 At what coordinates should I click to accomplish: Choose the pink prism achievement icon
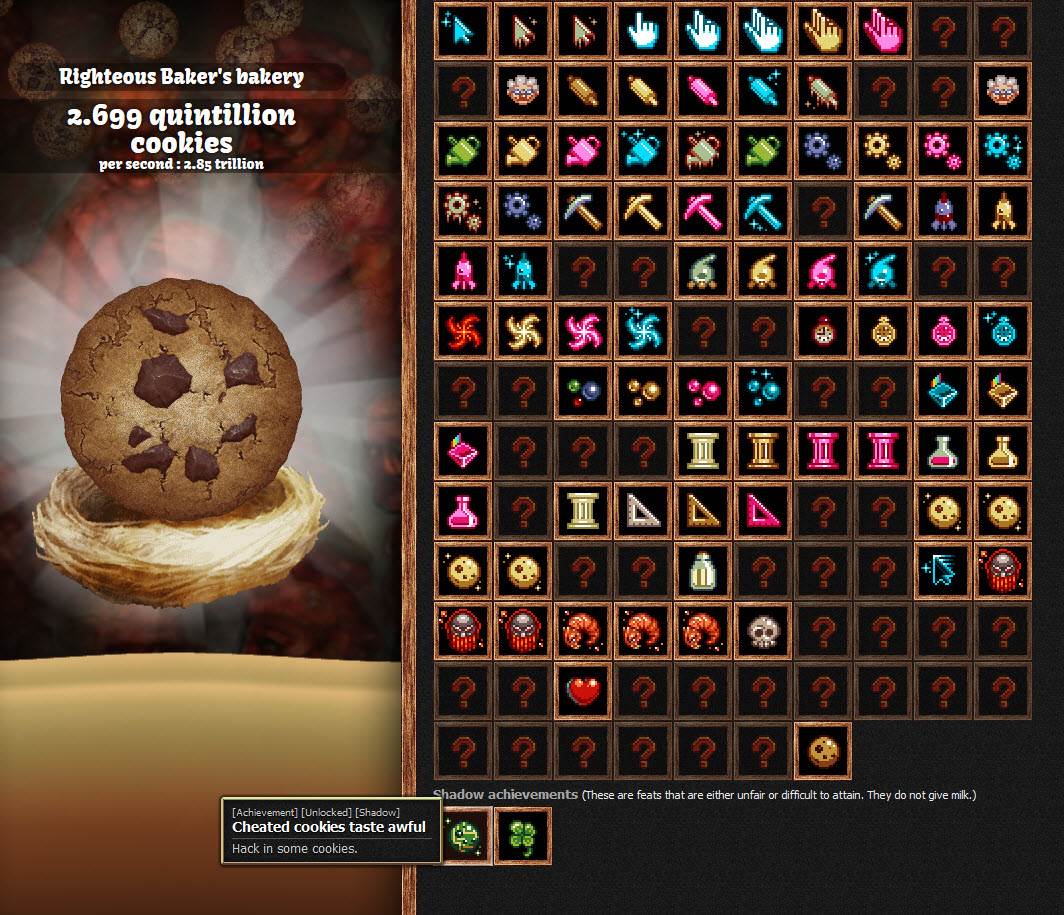[463, 452]
